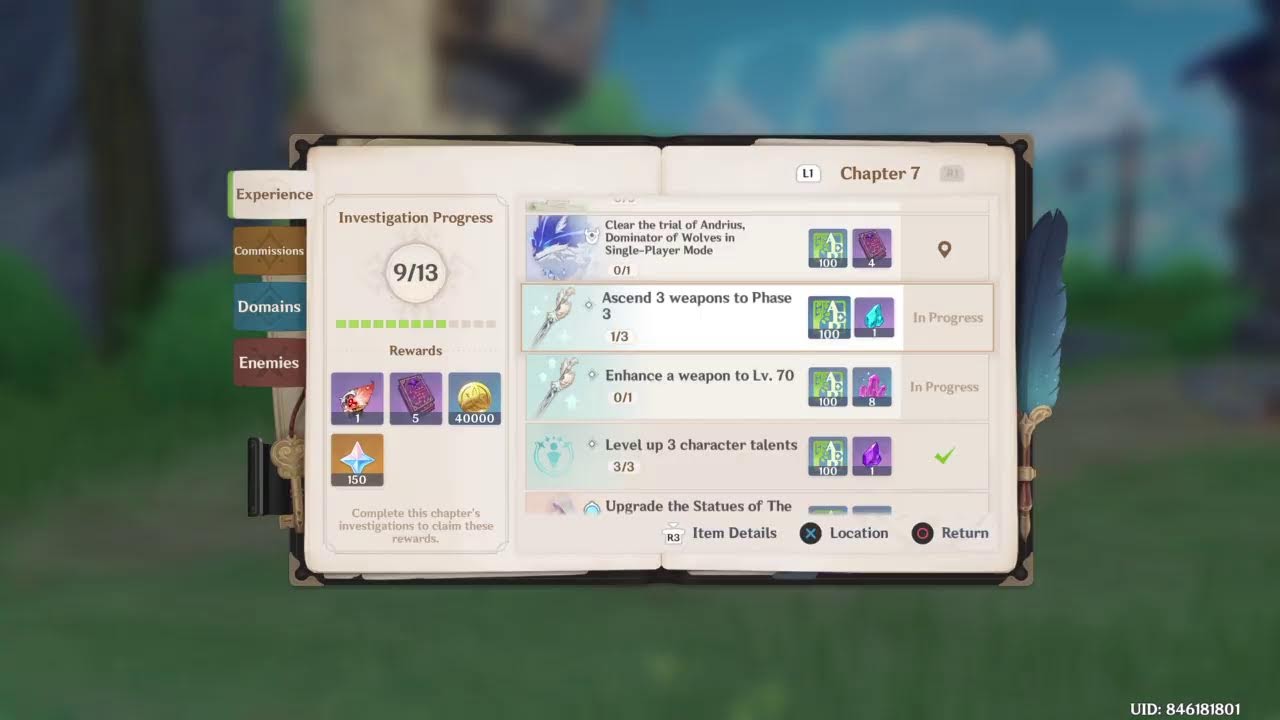View the purple book reward with quantity 5
1280x720 pixels.
[x=415, y=398]
